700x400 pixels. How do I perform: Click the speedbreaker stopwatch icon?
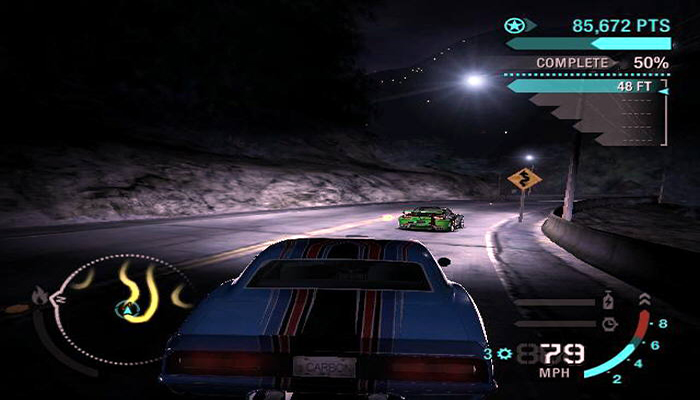tap(609, 323)
